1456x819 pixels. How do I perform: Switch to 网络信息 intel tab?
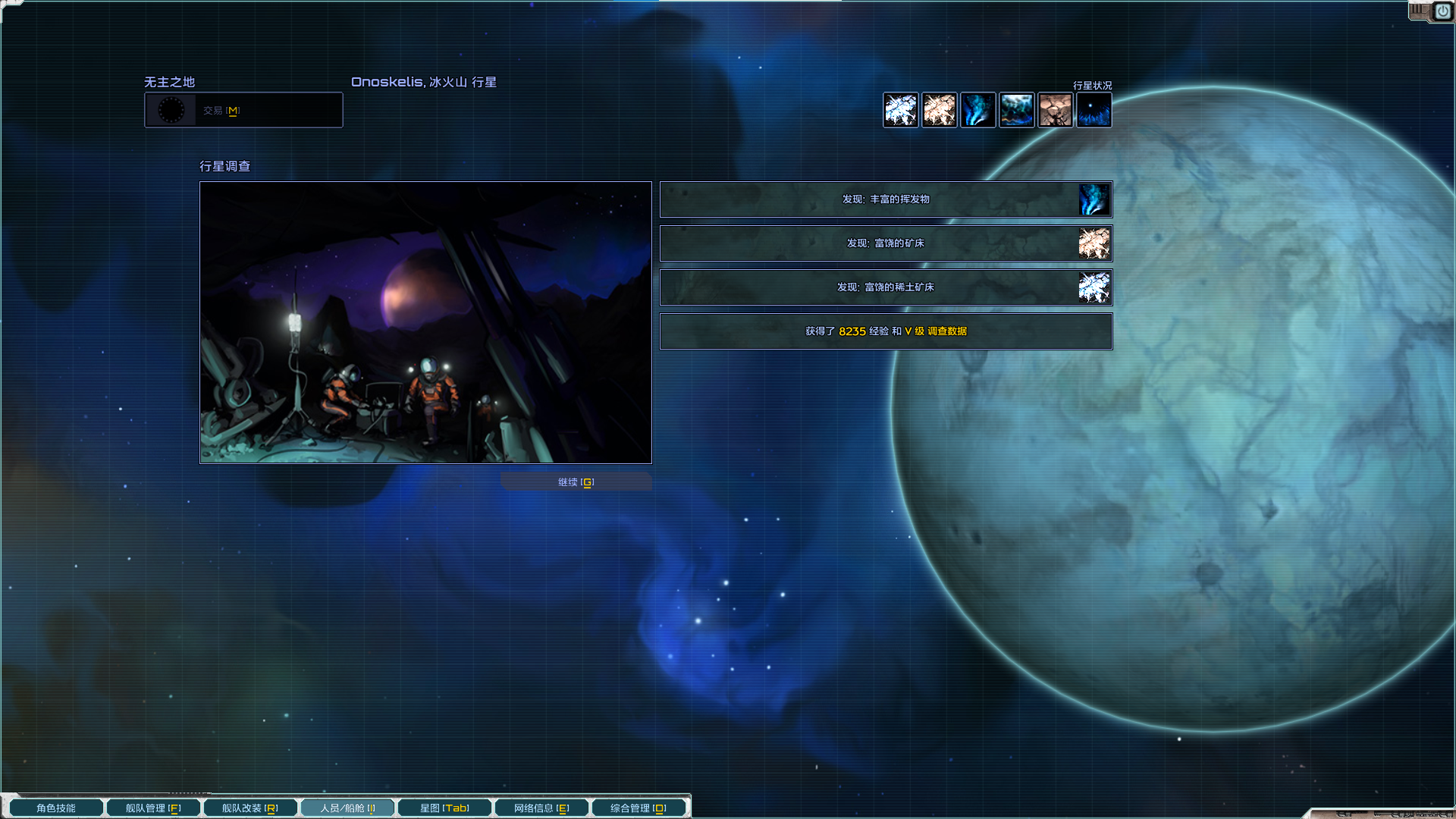tap(541, 808)
